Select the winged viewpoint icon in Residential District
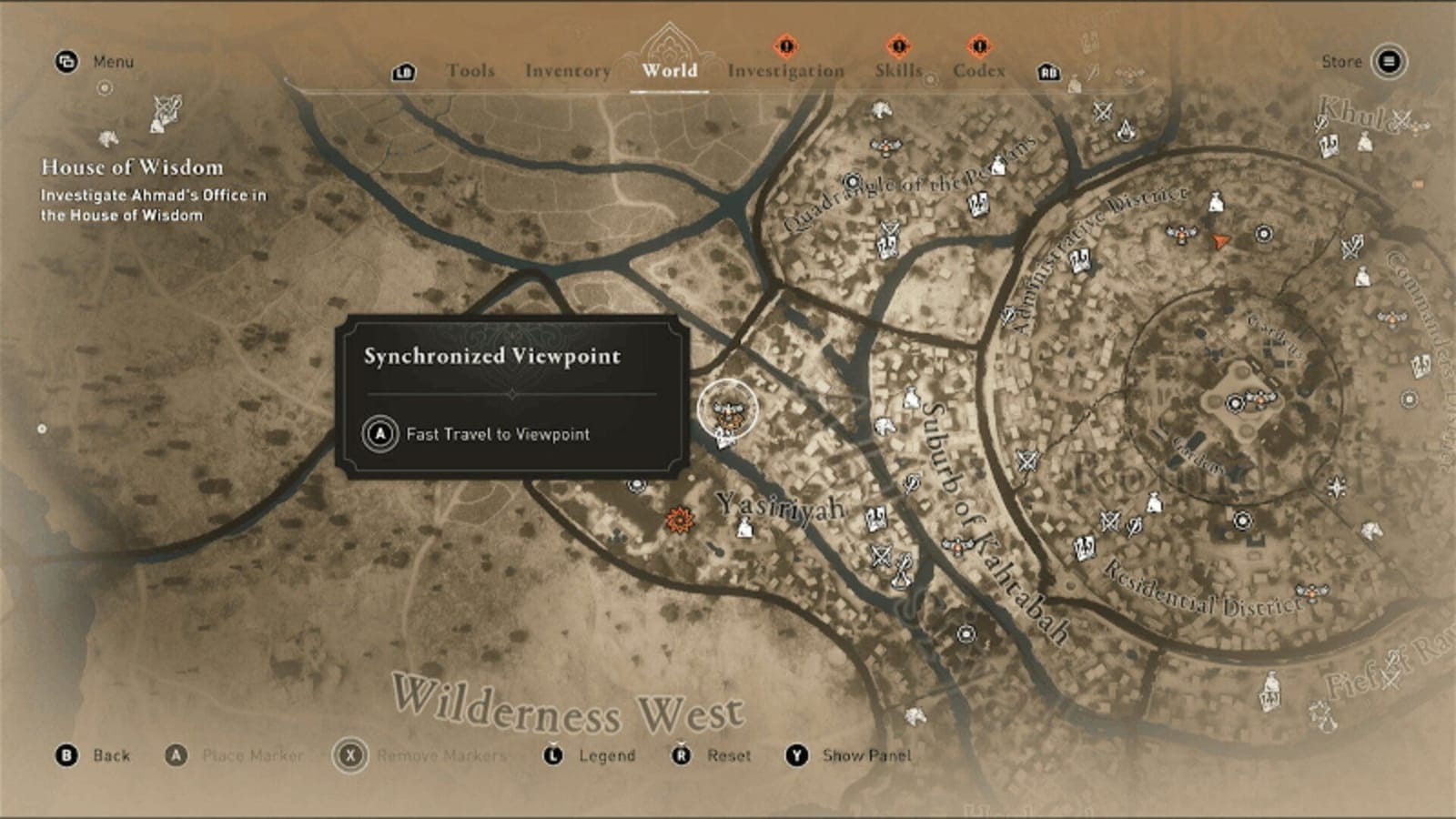The height and width of the screenshot is (819, 1456). pos(1311,592)
